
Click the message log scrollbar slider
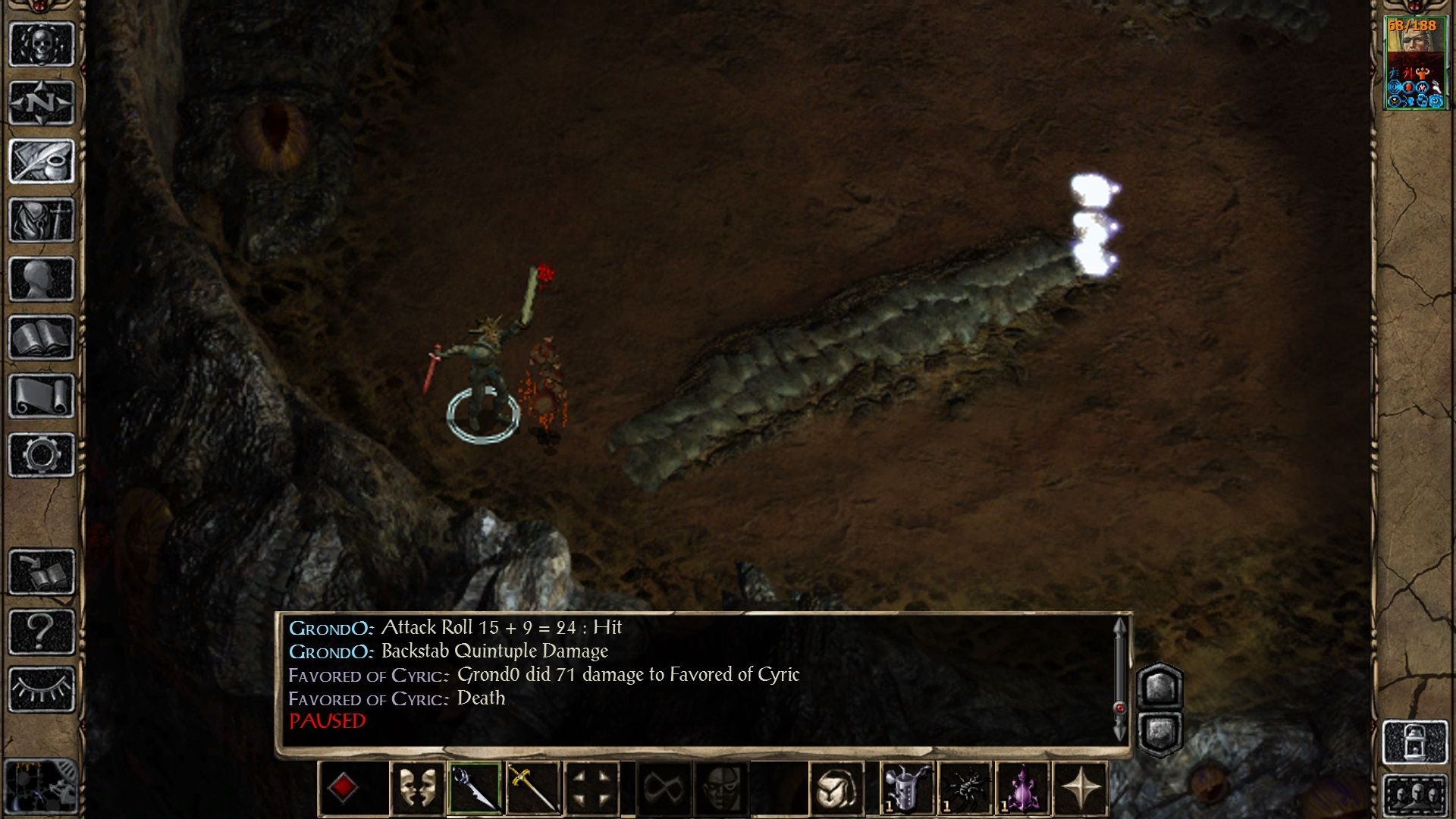tap(1122, 705)
